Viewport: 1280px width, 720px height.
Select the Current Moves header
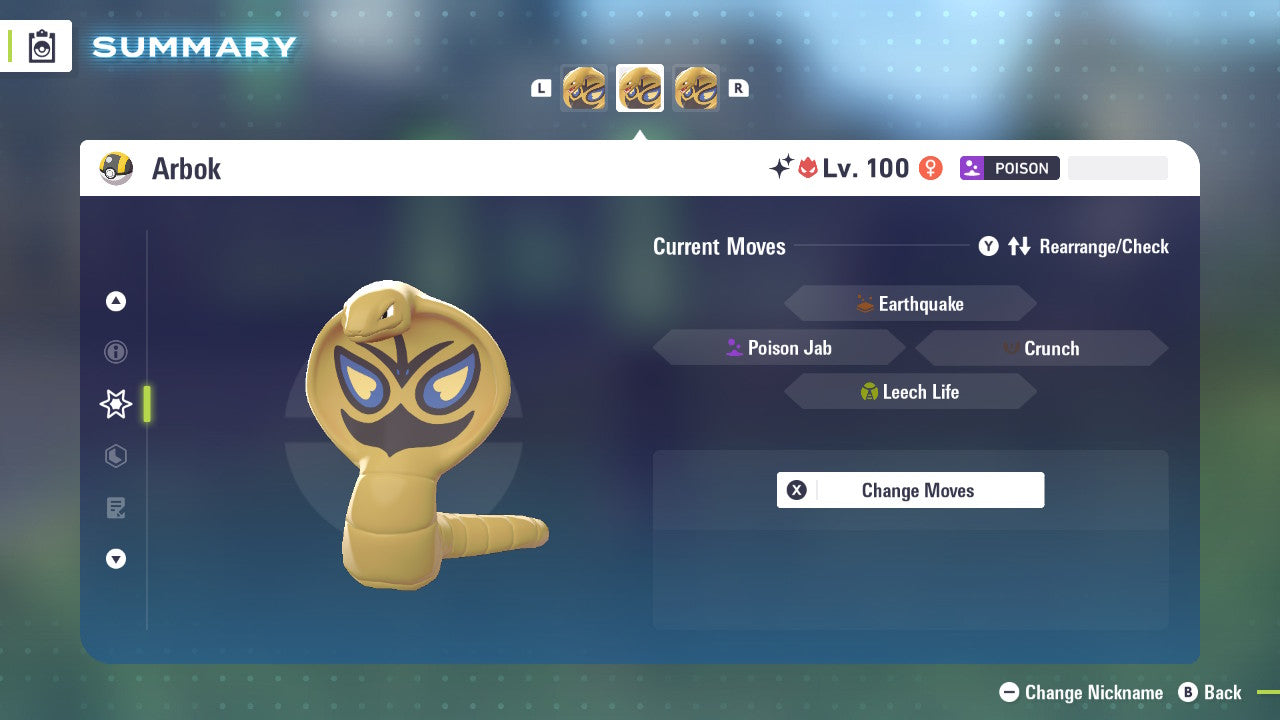[x=719, y=246]
